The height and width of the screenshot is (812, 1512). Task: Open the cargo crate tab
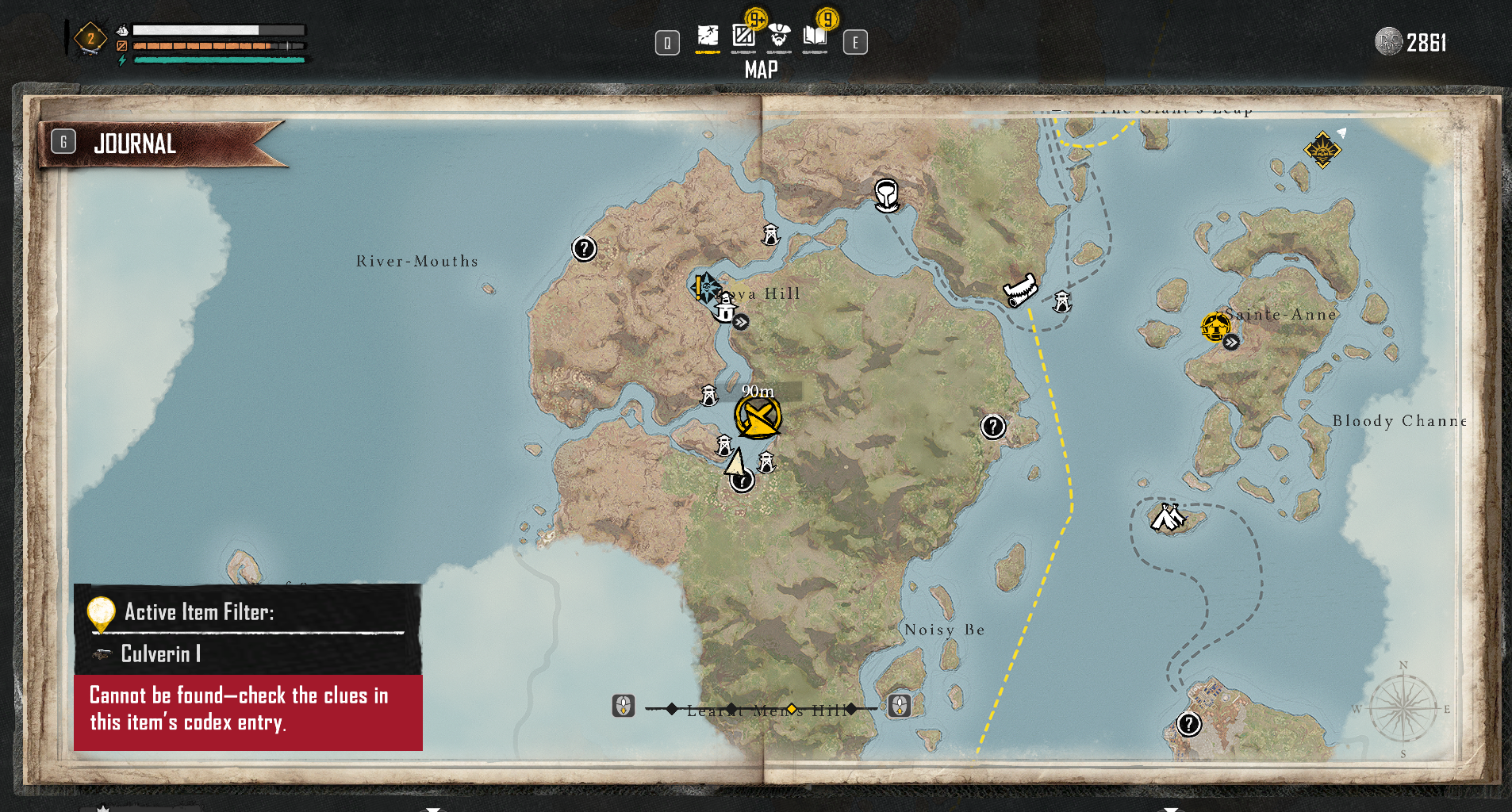point(743,36)
